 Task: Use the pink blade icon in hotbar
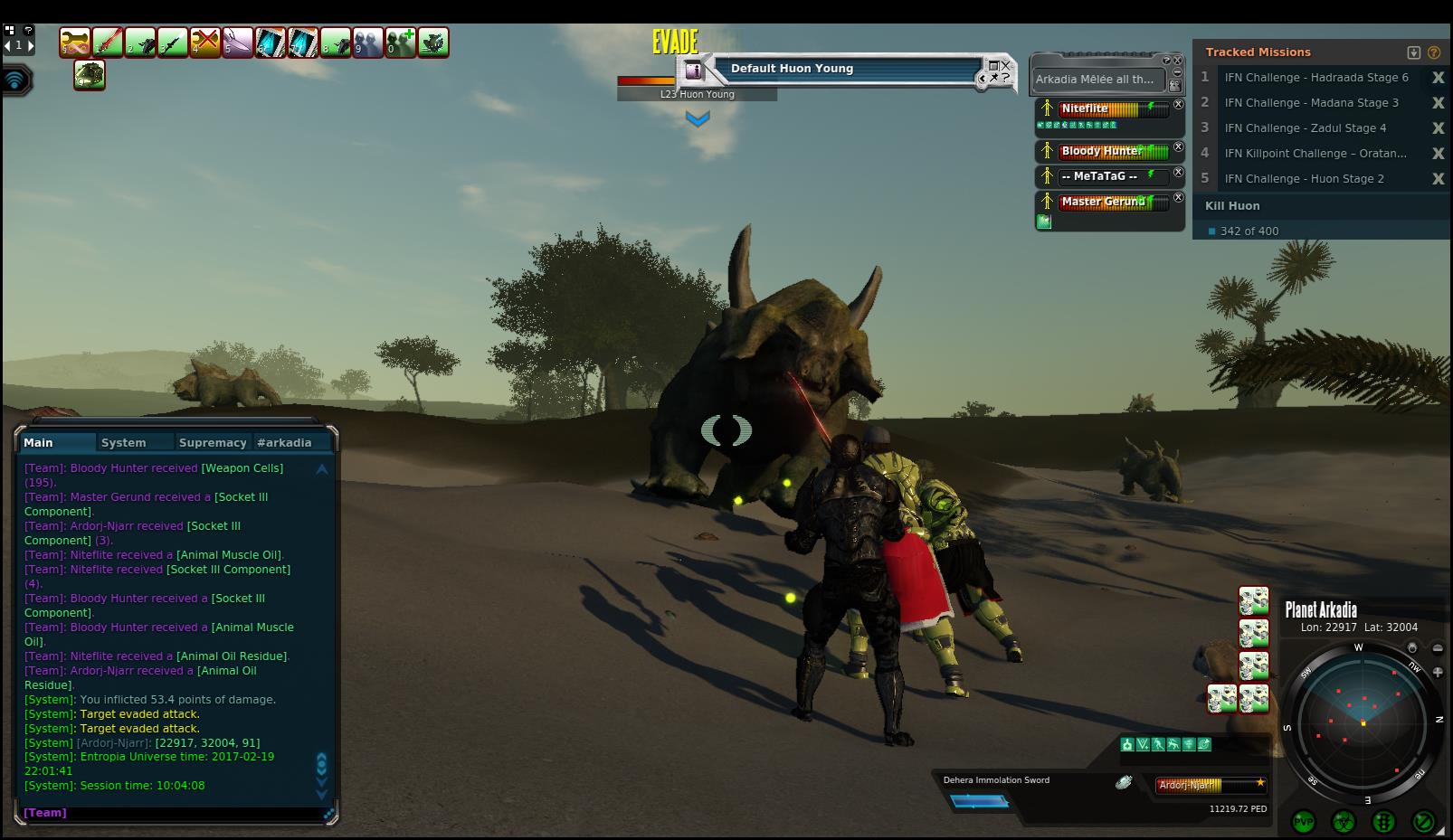pyautogui.click(x=238, y=42)
